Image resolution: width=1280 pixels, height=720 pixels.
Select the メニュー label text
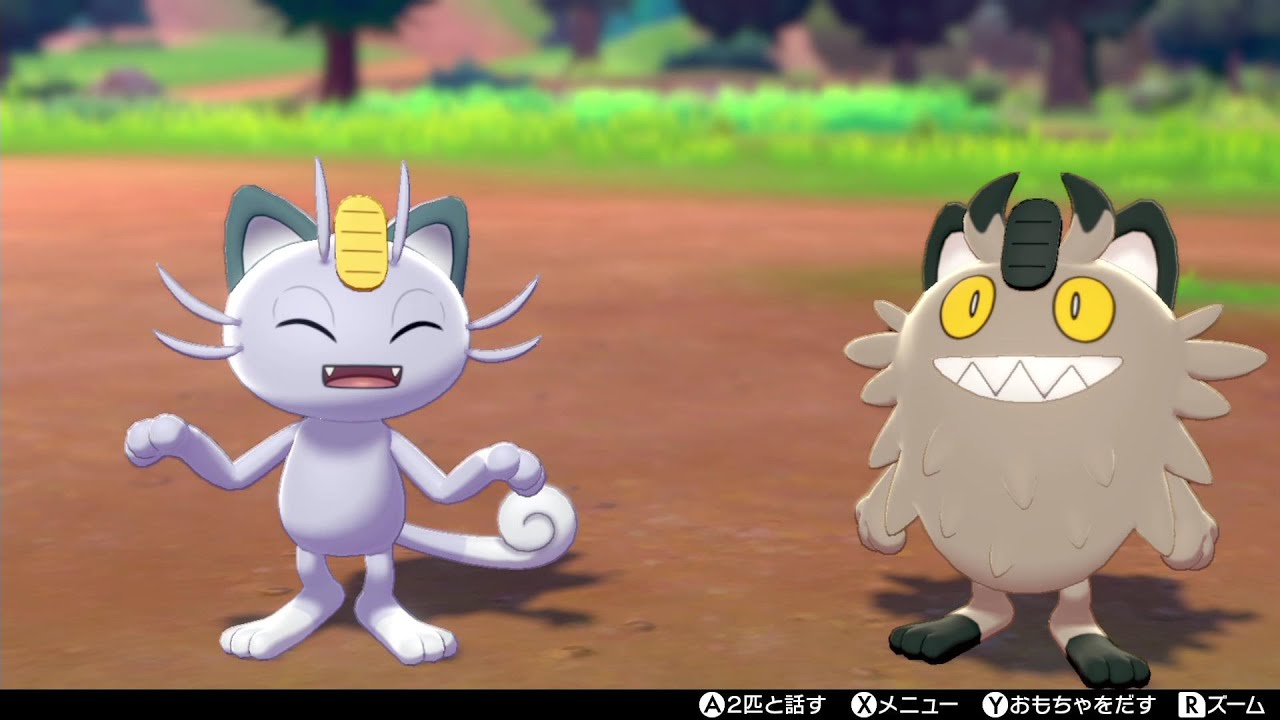coord(918,704)
